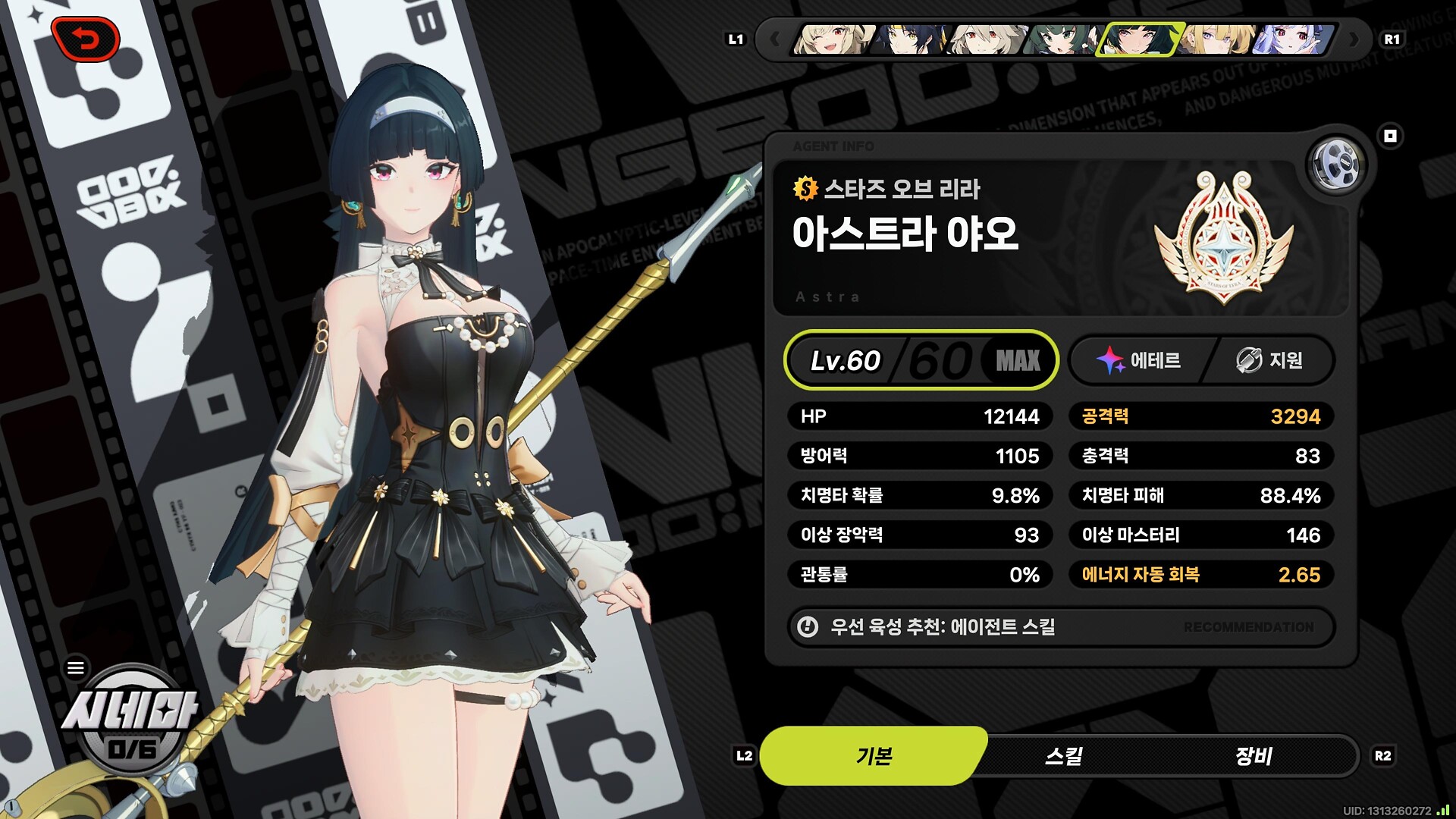The width and height of the screenshot is (1456, 819).
Task: Show the 에테르 attribute info
Action: (x=1139, y=360)
